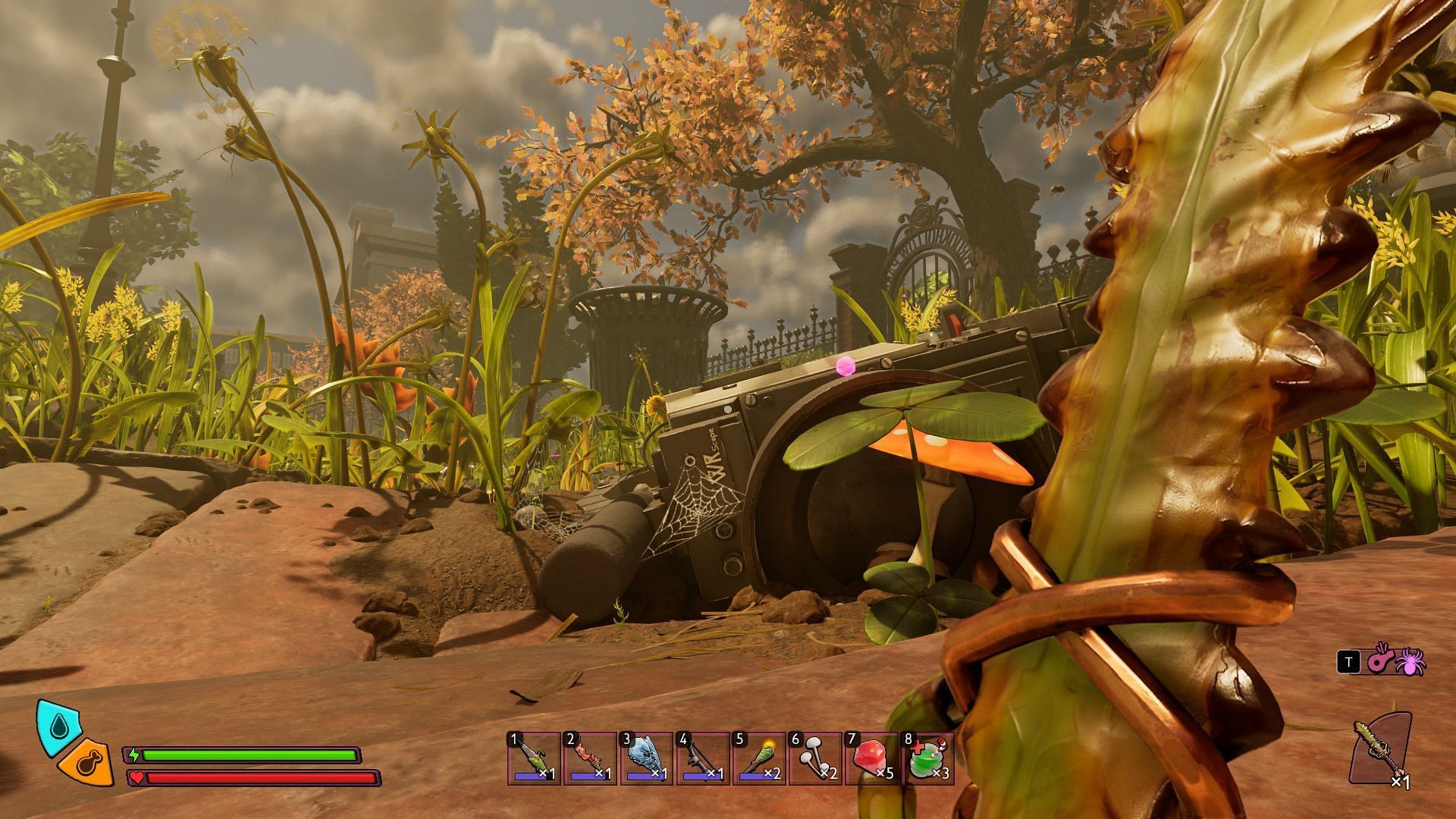This screenshot has height=819, width=1456.
Task: Pick the lit torch in slot 5
Action: coord(758,758)
